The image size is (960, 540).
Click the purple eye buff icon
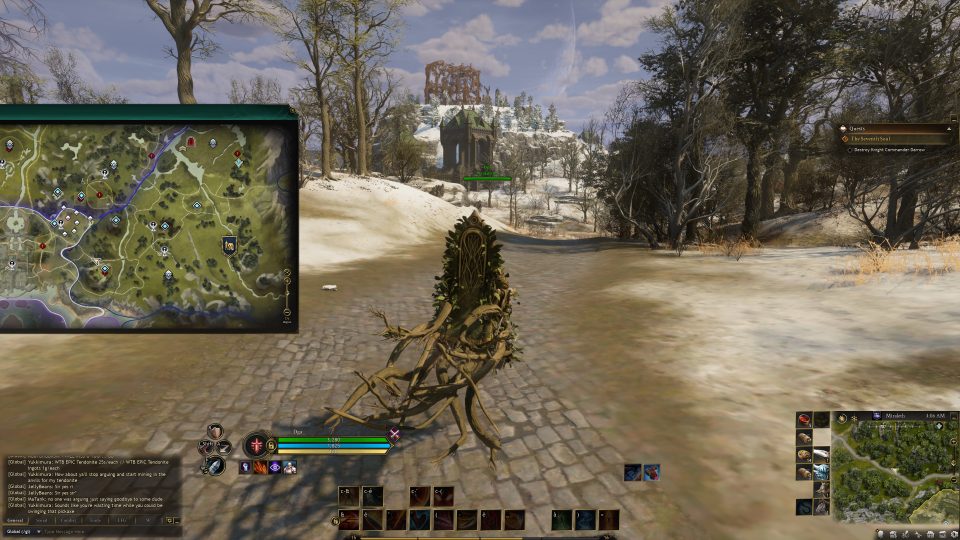pos(274,467)
